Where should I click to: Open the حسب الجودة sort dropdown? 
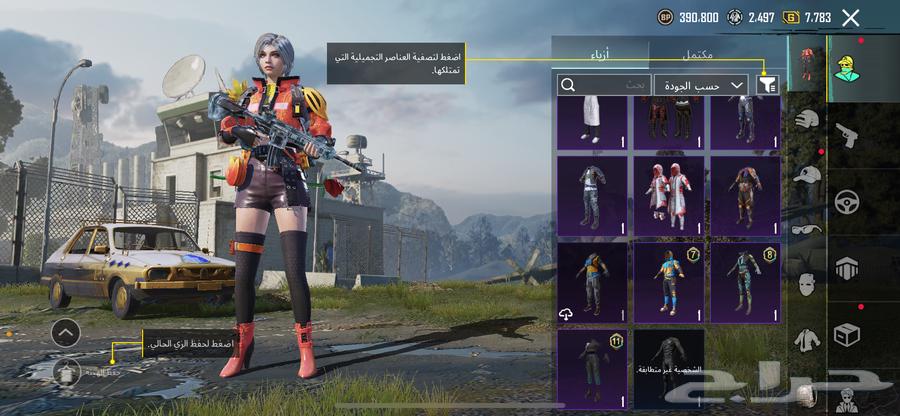(x=704, y=86)
